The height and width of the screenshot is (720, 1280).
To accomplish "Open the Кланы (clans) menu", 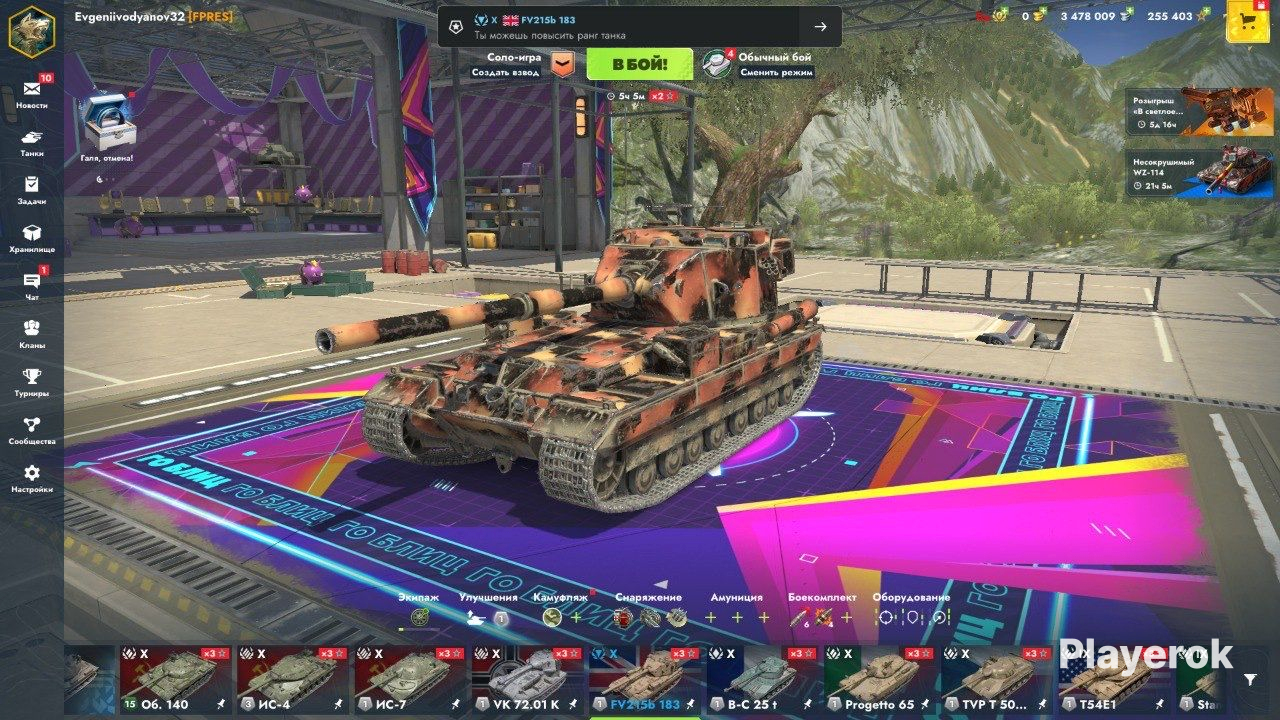I will pos(32,333).
